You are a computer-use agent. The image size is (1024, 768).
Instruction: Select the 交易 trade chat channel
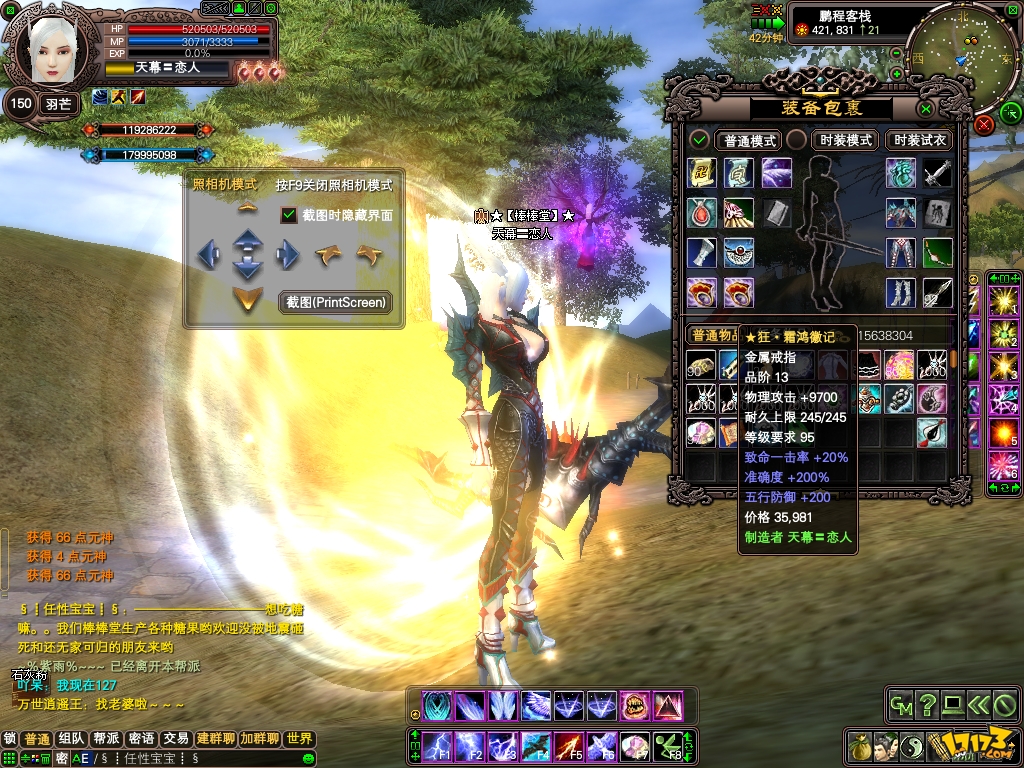point(176,739)
